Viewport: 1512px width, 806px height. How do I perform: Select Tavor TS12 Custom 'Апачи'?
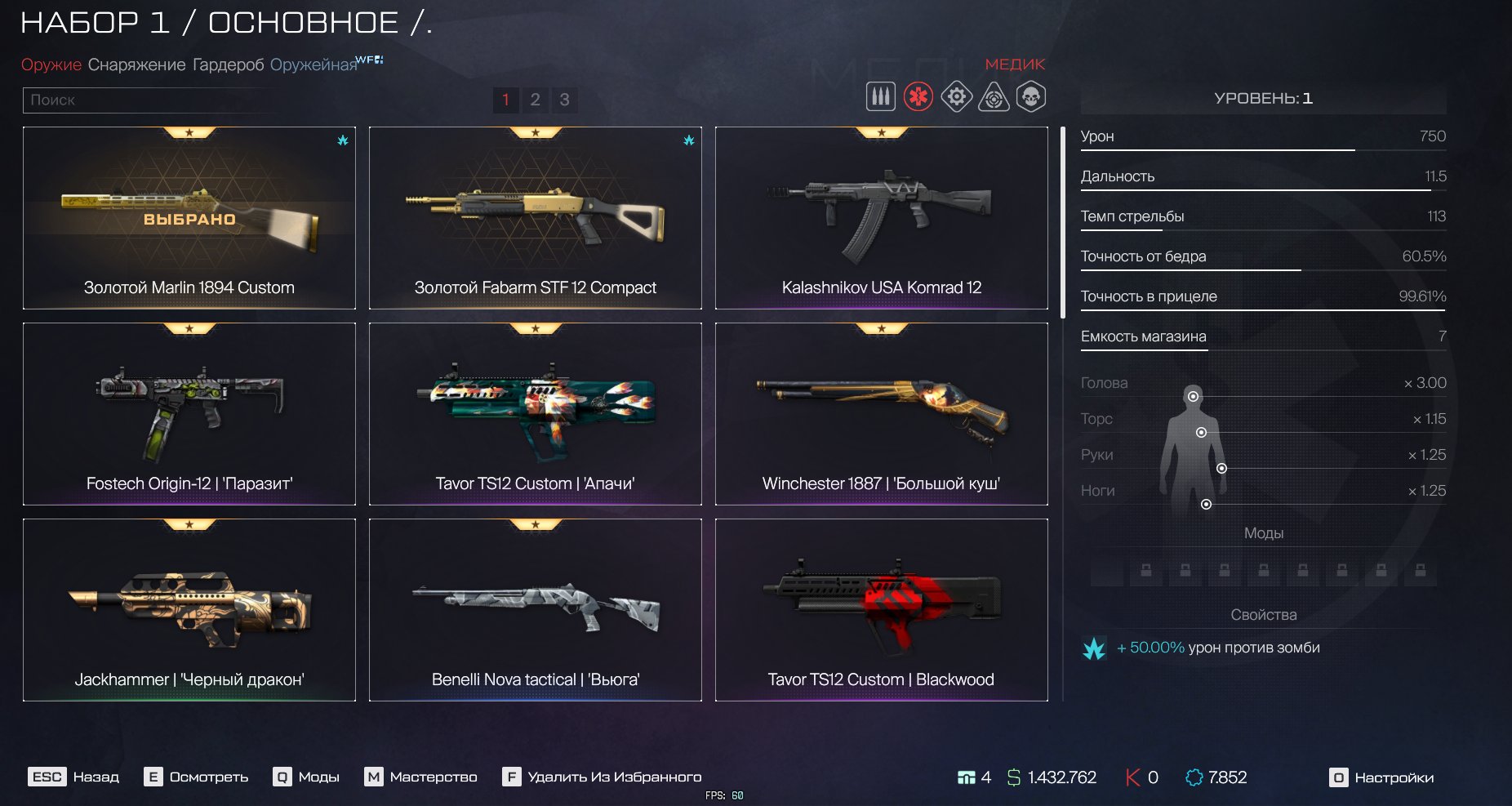pyautogui.click(x=535, y=414)
